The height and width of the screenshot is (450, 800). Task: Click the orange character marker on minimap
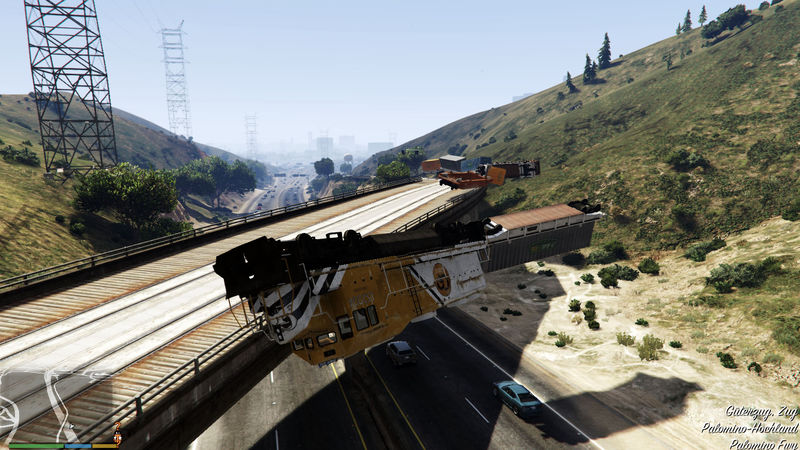coord(117,437)
